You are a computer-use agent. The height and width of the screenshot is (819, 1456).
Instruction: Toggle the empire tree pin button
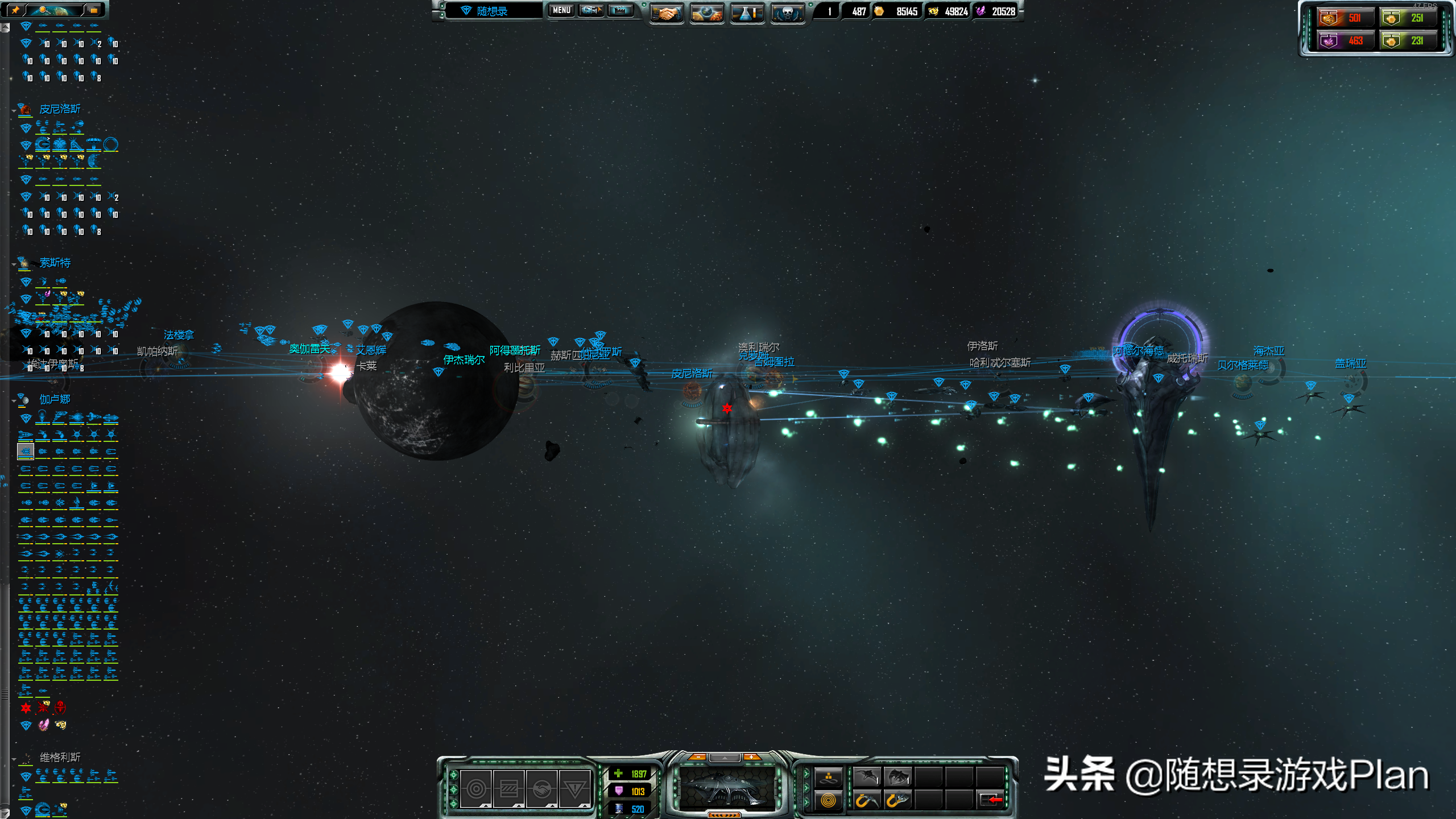pos(15,10)
